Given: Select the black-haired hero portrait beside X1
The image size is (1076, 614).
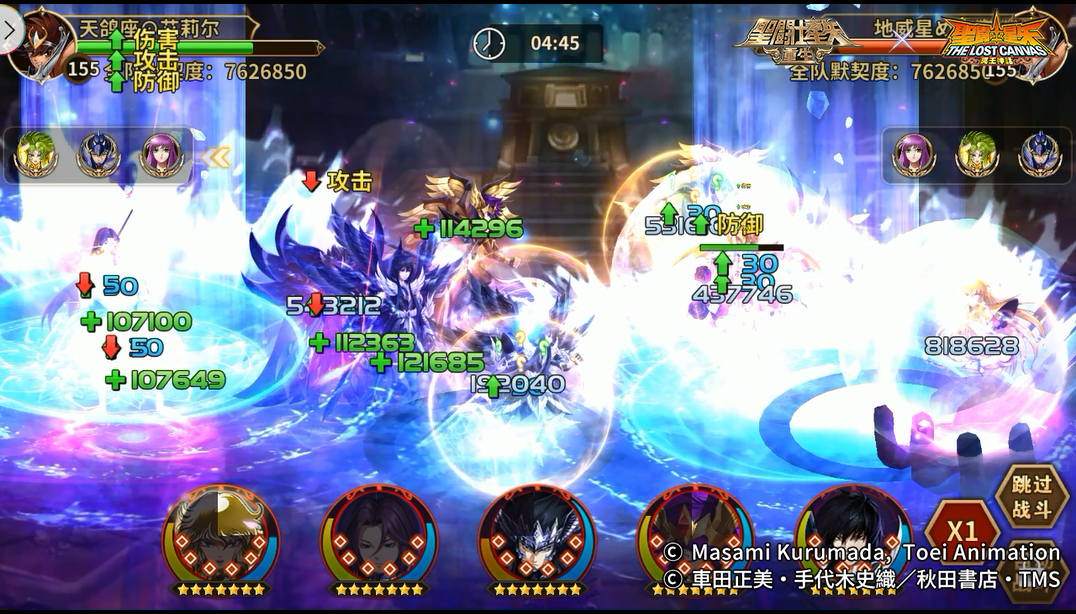Looking at the screenshot, I should tap(852, 534).
